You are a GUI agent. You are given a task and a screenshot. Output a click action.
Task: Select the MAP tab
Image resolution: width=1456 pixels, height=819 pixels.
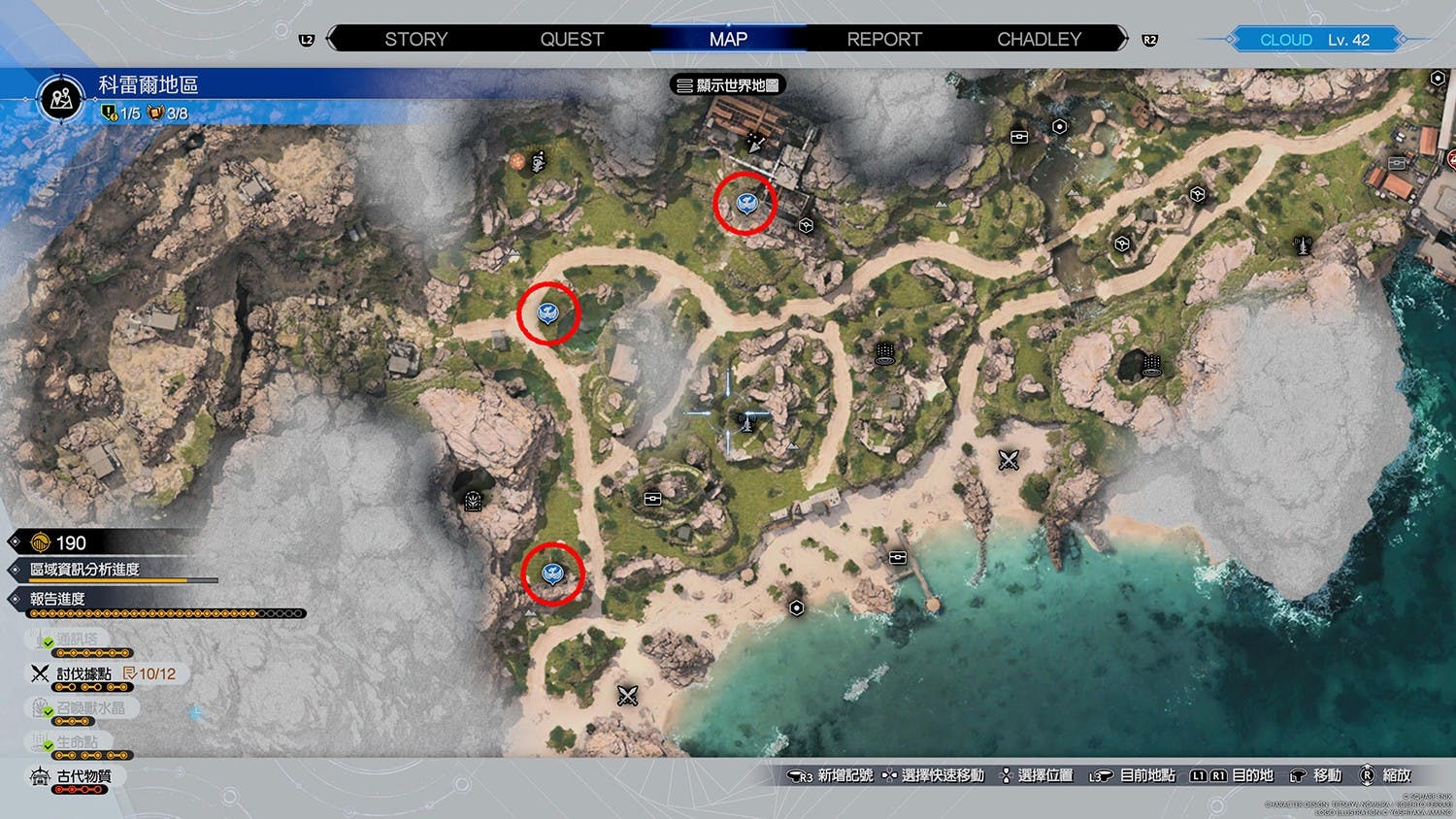tap(728, 39)
